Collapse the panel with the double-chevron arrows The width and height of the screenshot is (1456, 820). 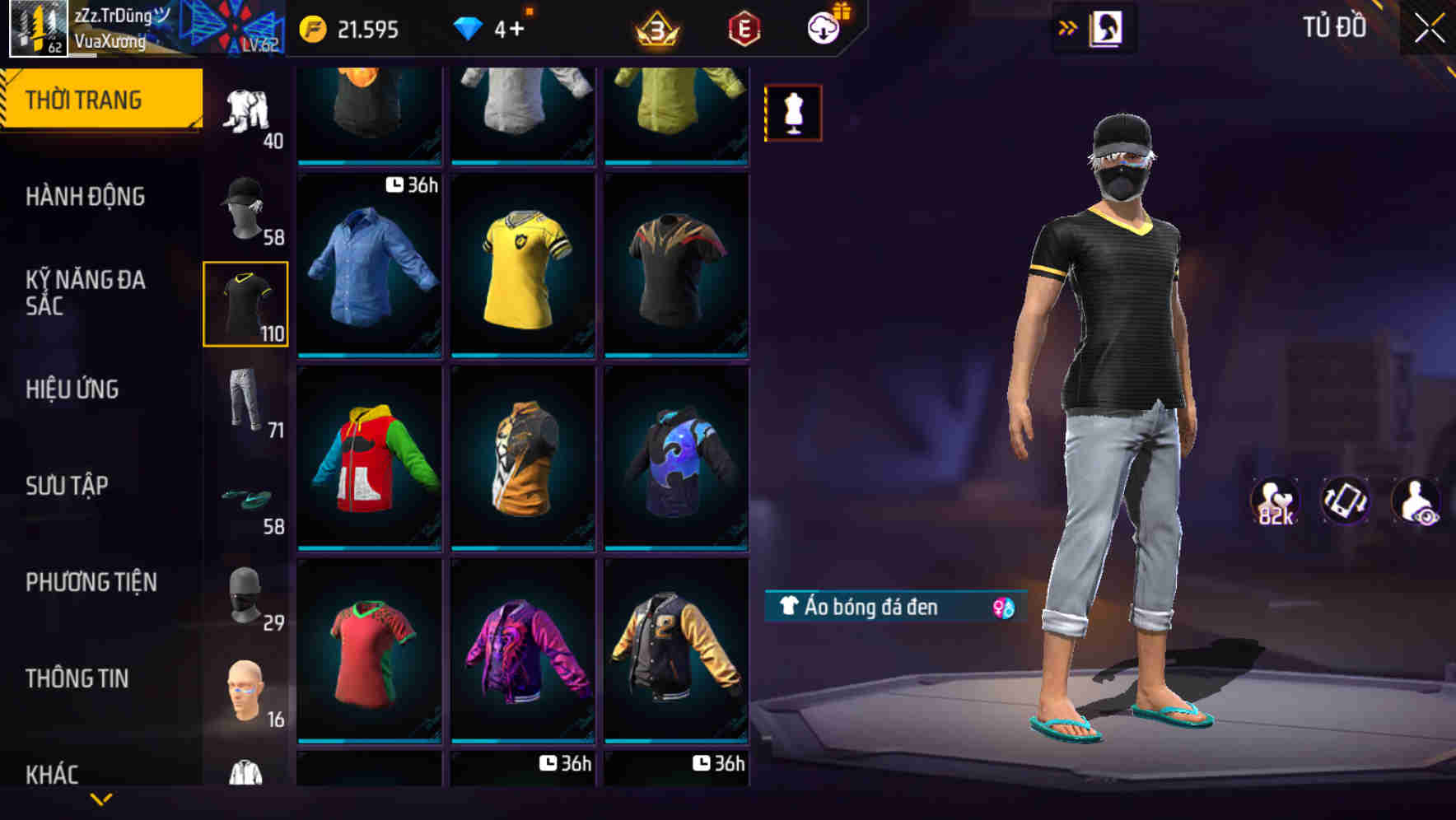pyautogui.click(x=1067, y=26)
